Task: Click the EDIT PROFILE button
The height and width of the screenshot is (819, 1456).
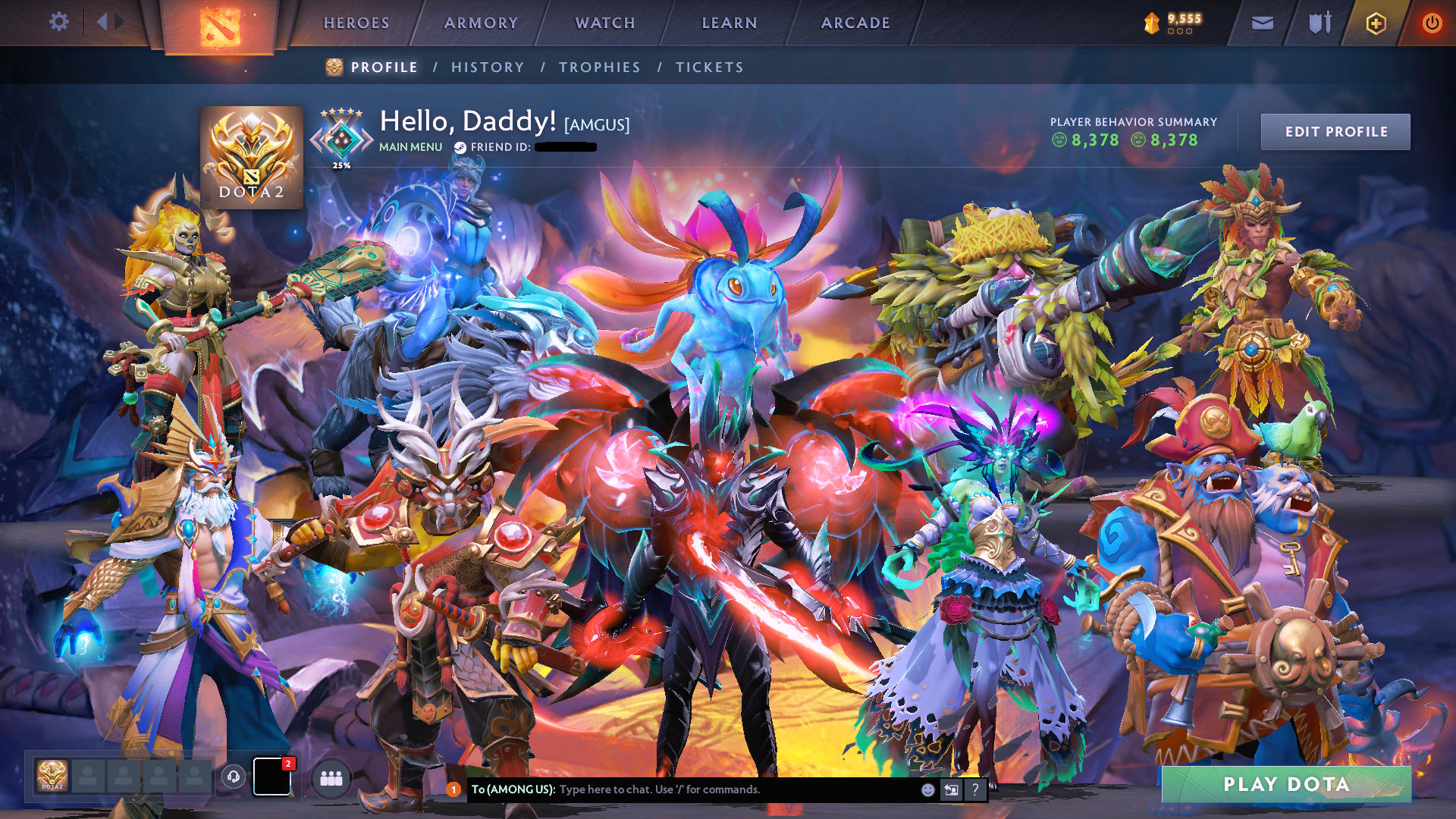Action: tap(1335, 131)
